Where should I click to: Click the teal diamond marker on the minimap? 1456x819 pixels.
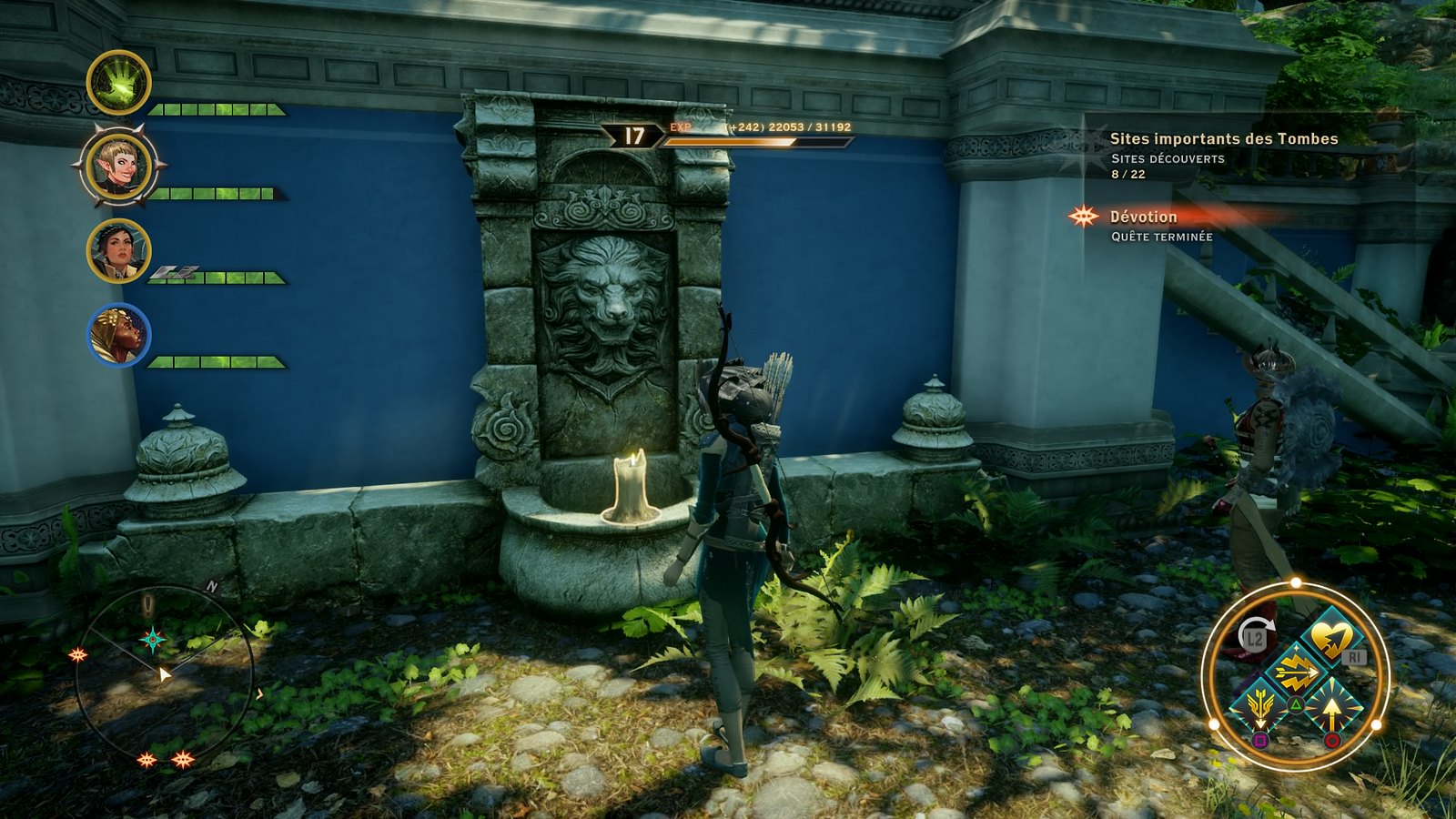point(151,640)
